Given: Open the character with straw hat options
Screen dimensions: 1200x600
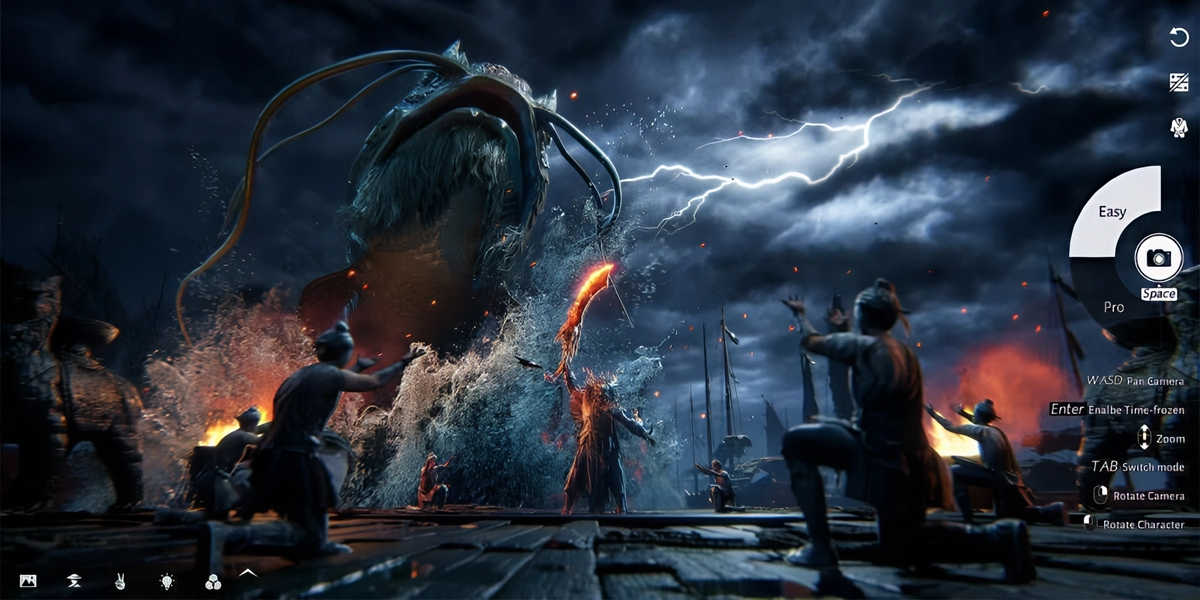Looking at the screenshot, I should 74,581.
